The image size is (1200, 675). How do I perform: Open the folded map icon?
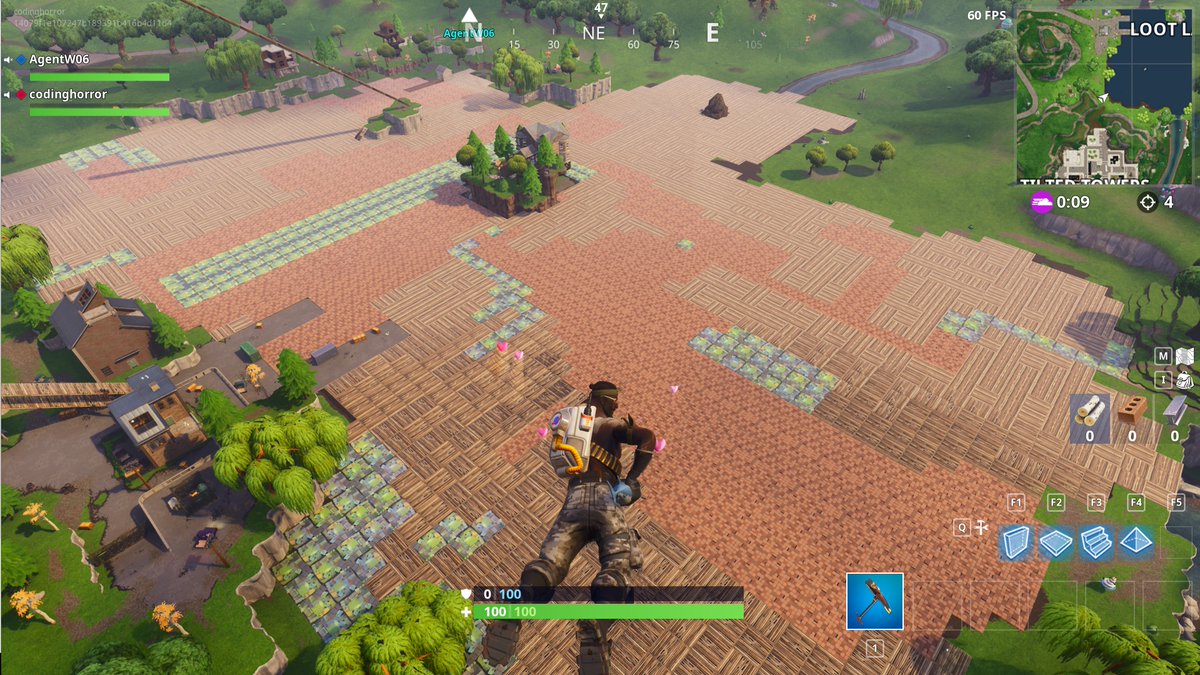coord(1184,356)
